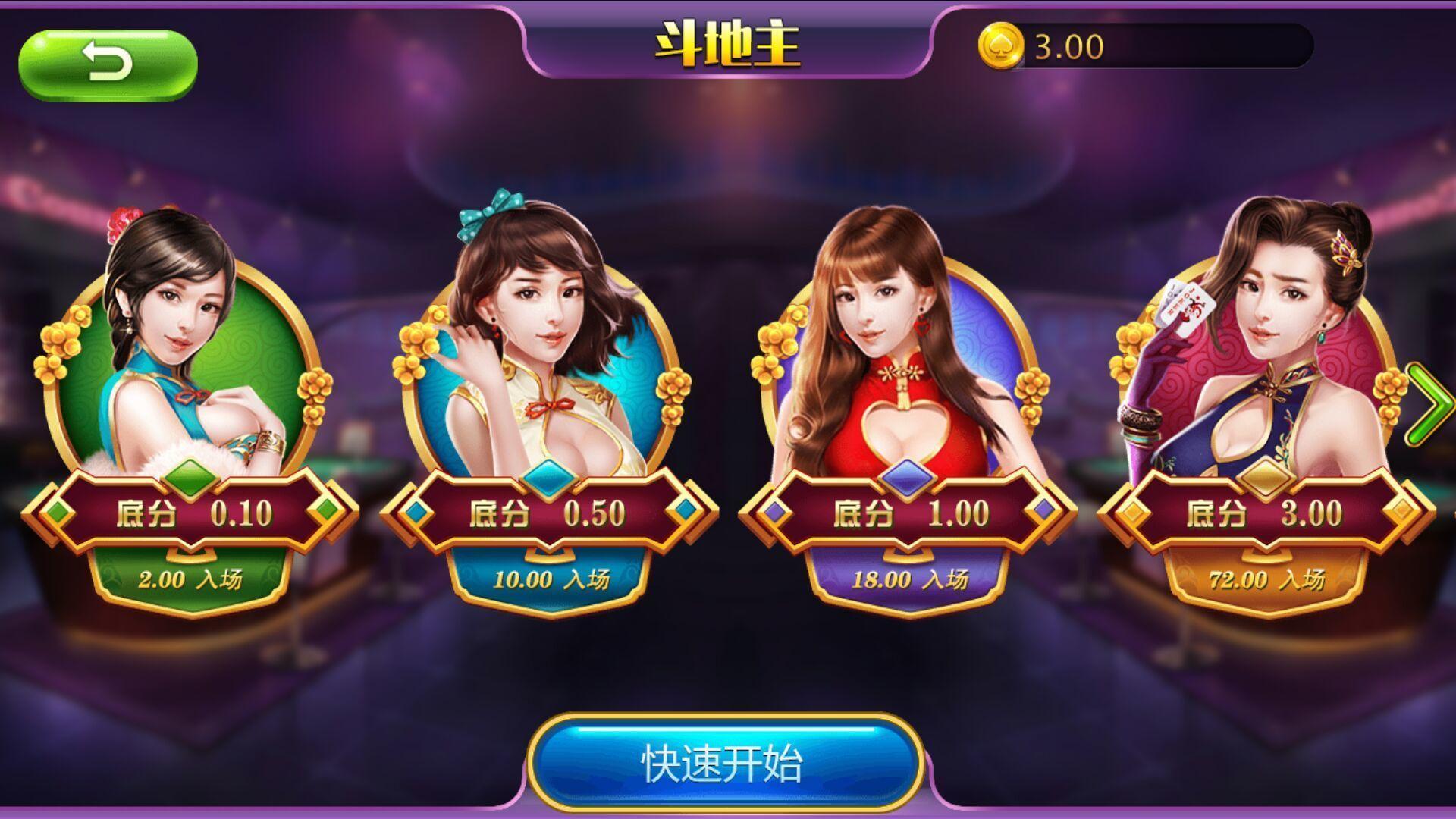Select the 斗地主 title banner
1456x819 pixels.
pos(726,42)
